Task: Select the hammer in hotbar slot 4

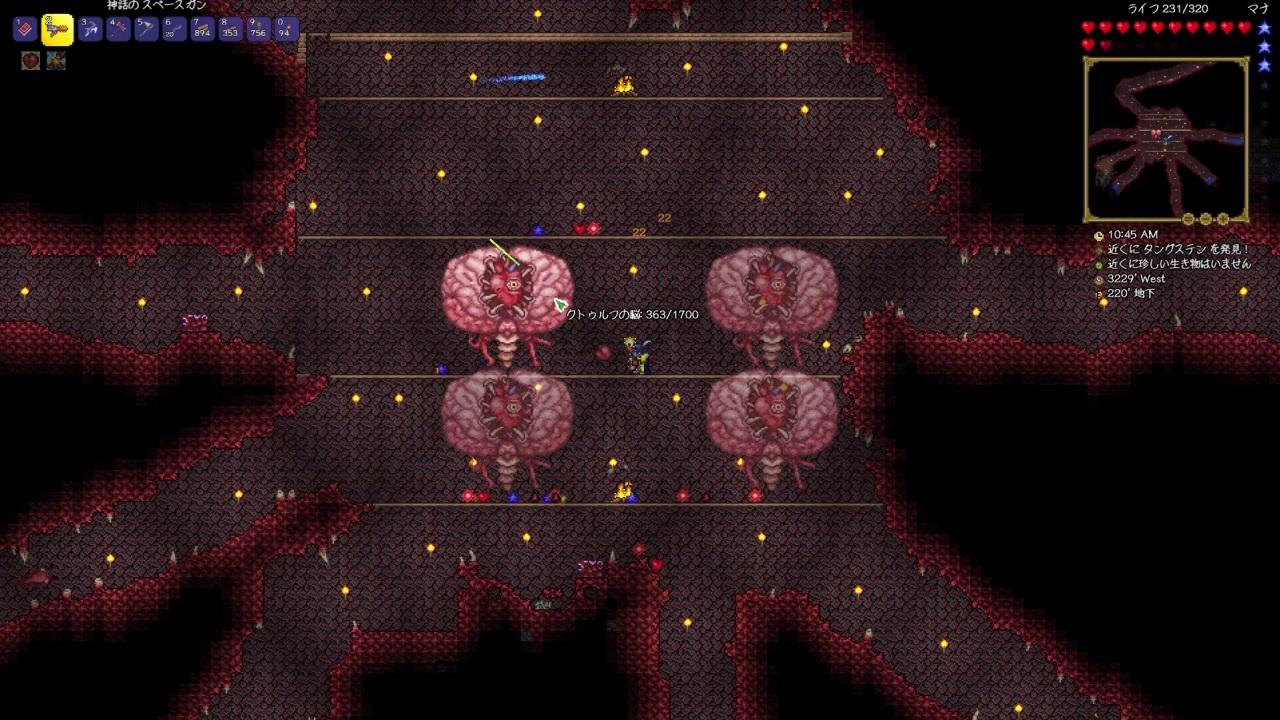Action: pos(121,29)
